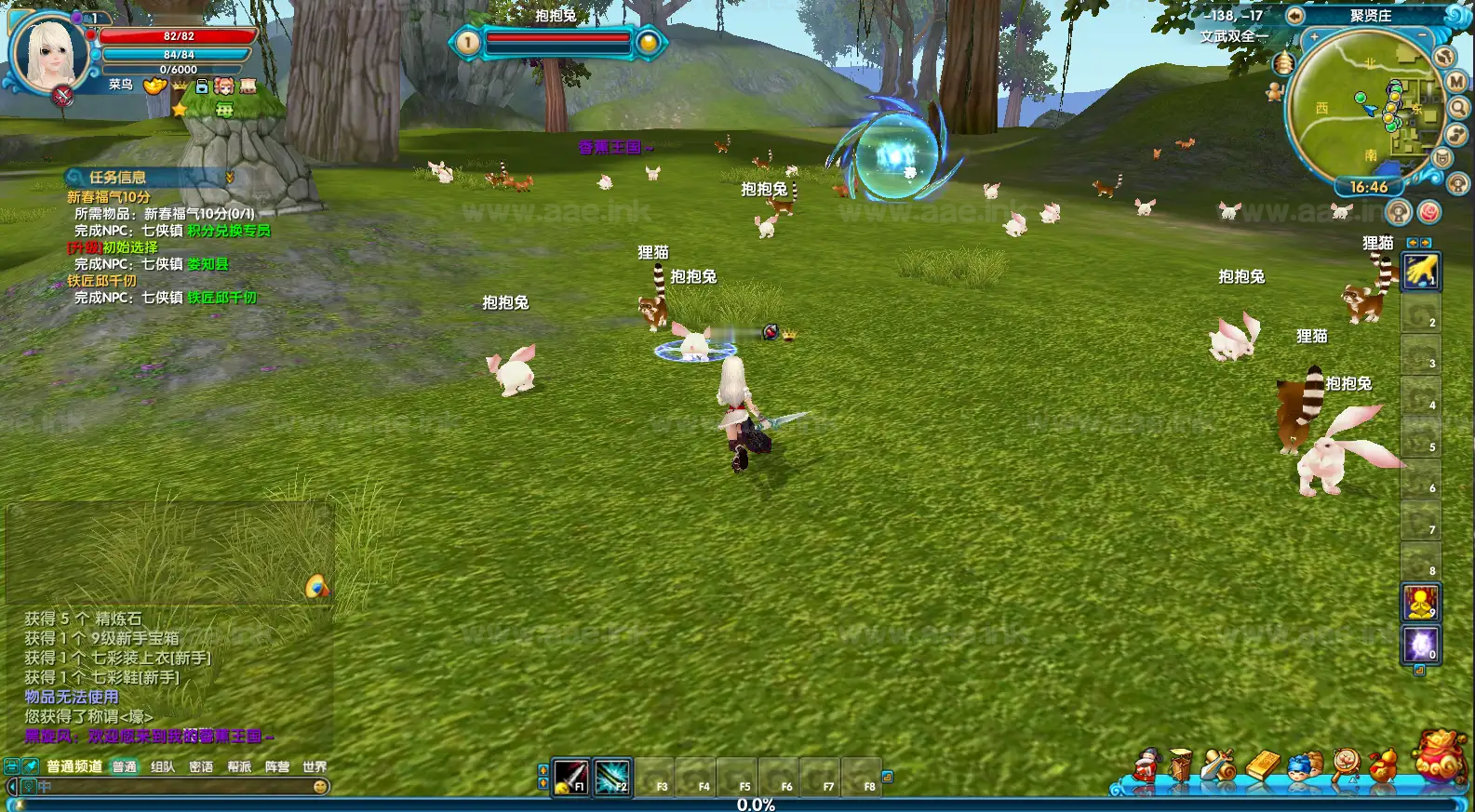This screenshot has height=812, width=1475.
Task: Switch chat to the 组队 channel
Action: [163, 767]
